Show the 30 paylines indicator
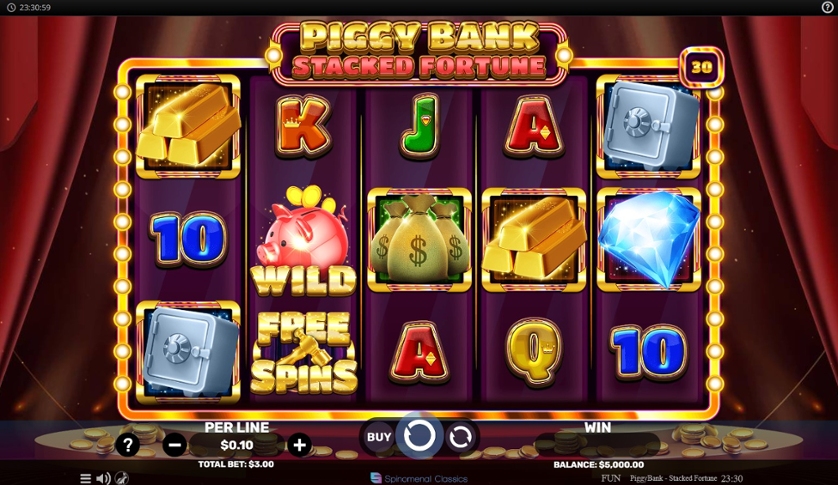The width and height of the screenshot is (838, 485). [x=701, y=67]
